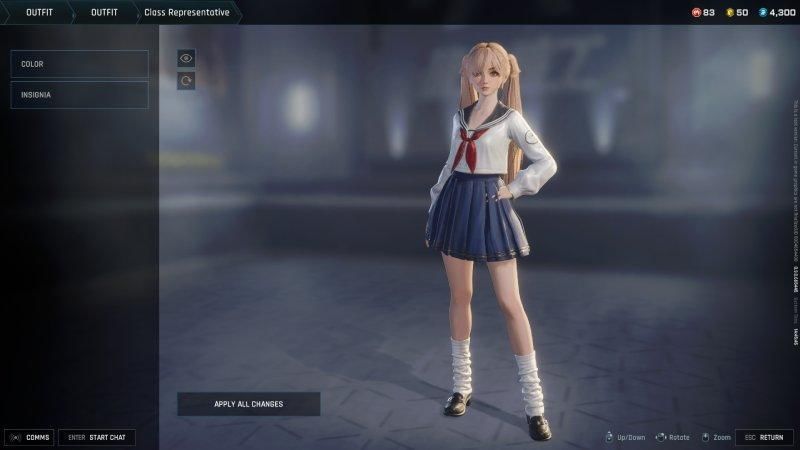The width and height of the screenshot is (800, 450).
Task: Click the blue currency 4,300 balance
Action: tap(775, 12)
